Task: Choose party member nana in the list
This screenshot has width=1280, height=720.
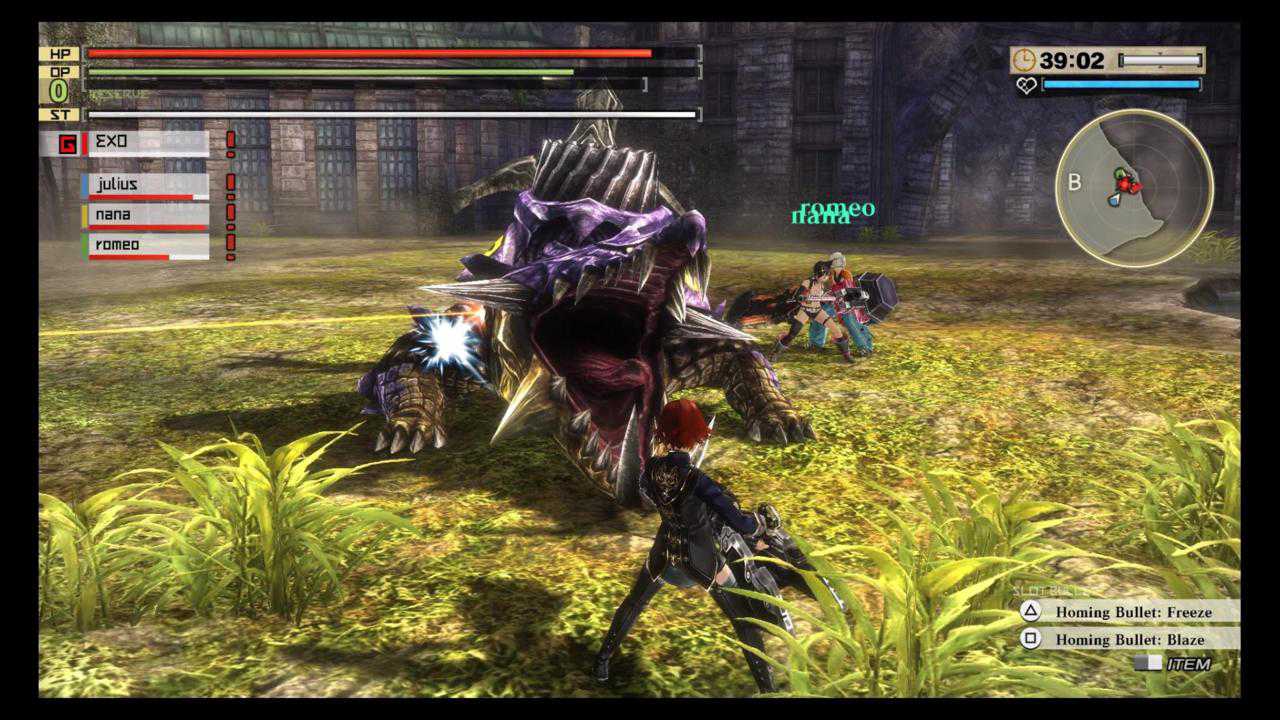Action: pos(147,215)
